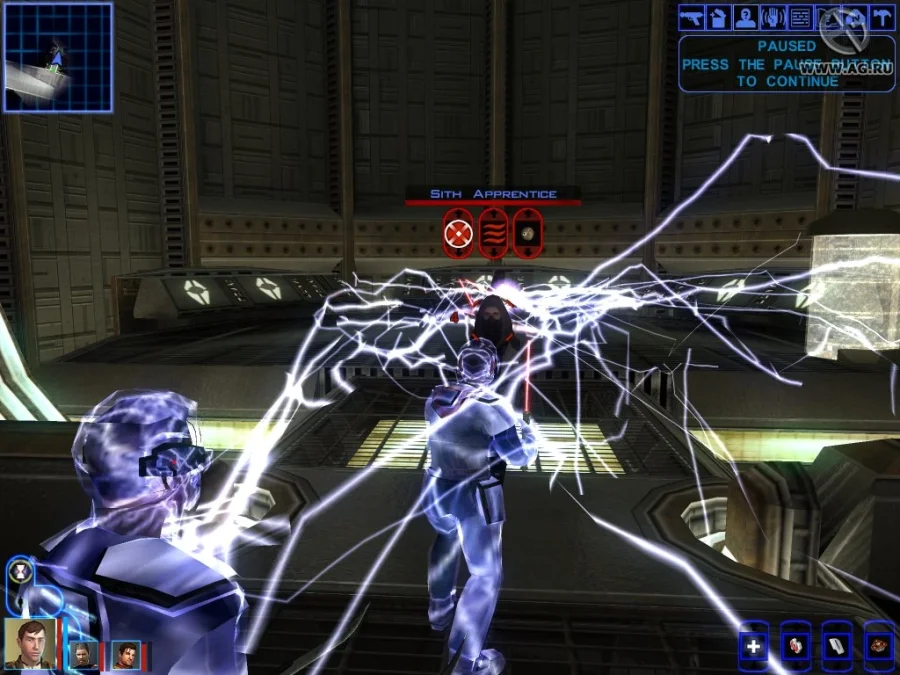Choose the grenade action on the target
900x675 pixels.
pyautogui.click(x=528, y=234)
